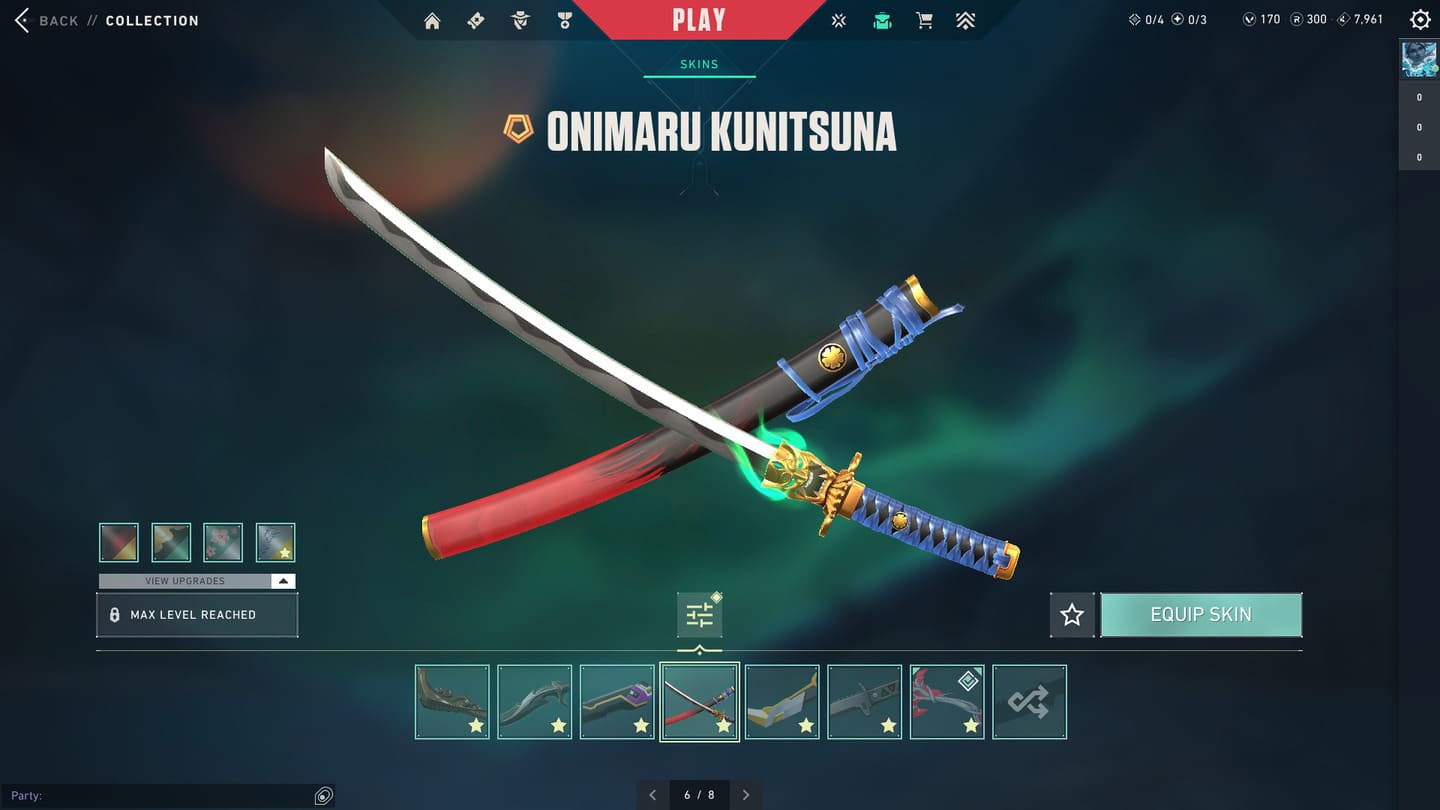Viewport: 1440px width, 810px height.
Task: Go to the previous weapon page arrow
Action: (653, 795)
